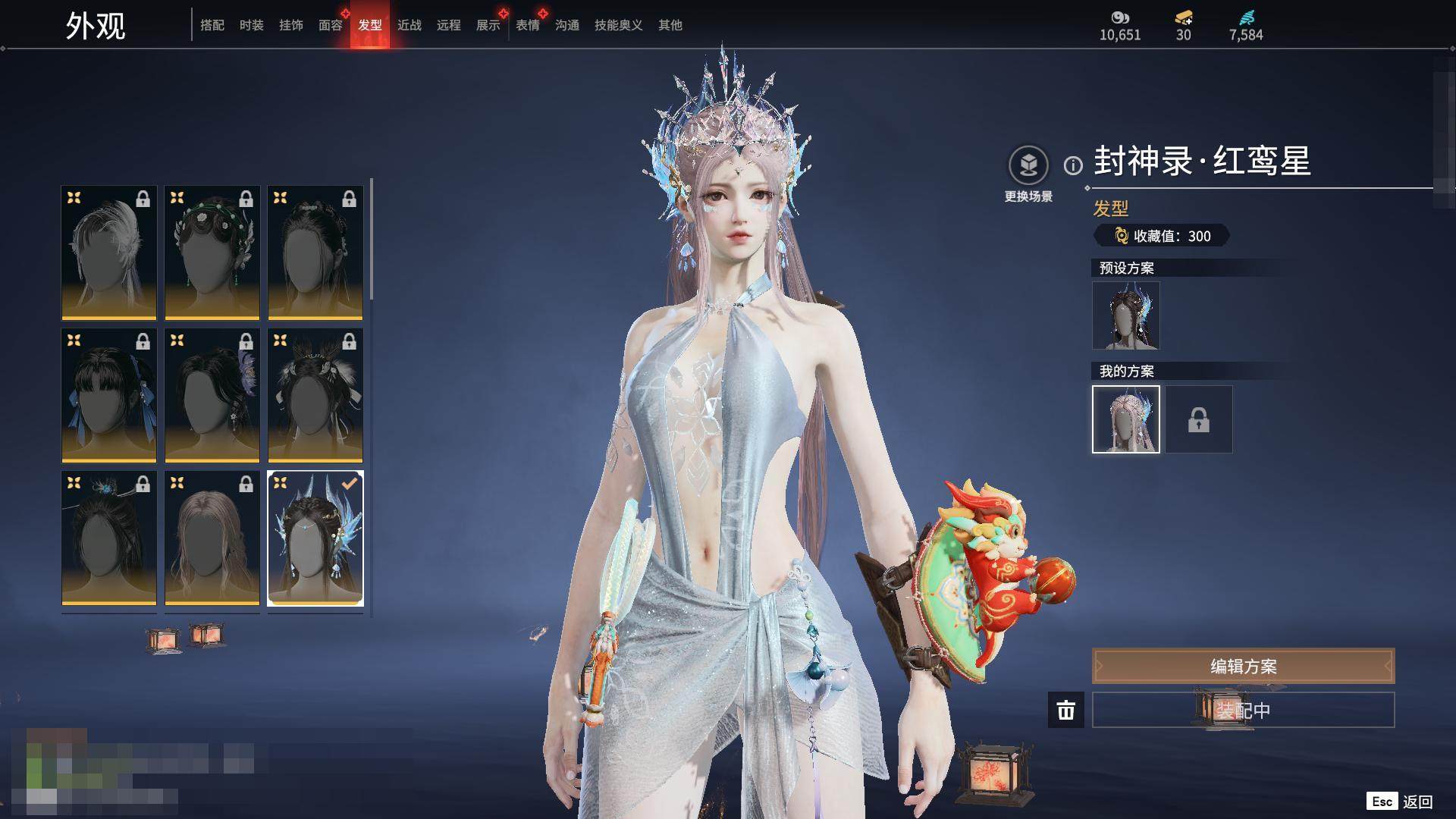Open the 近战 weapon tab
1456x819 pixels.
[409, 25]
